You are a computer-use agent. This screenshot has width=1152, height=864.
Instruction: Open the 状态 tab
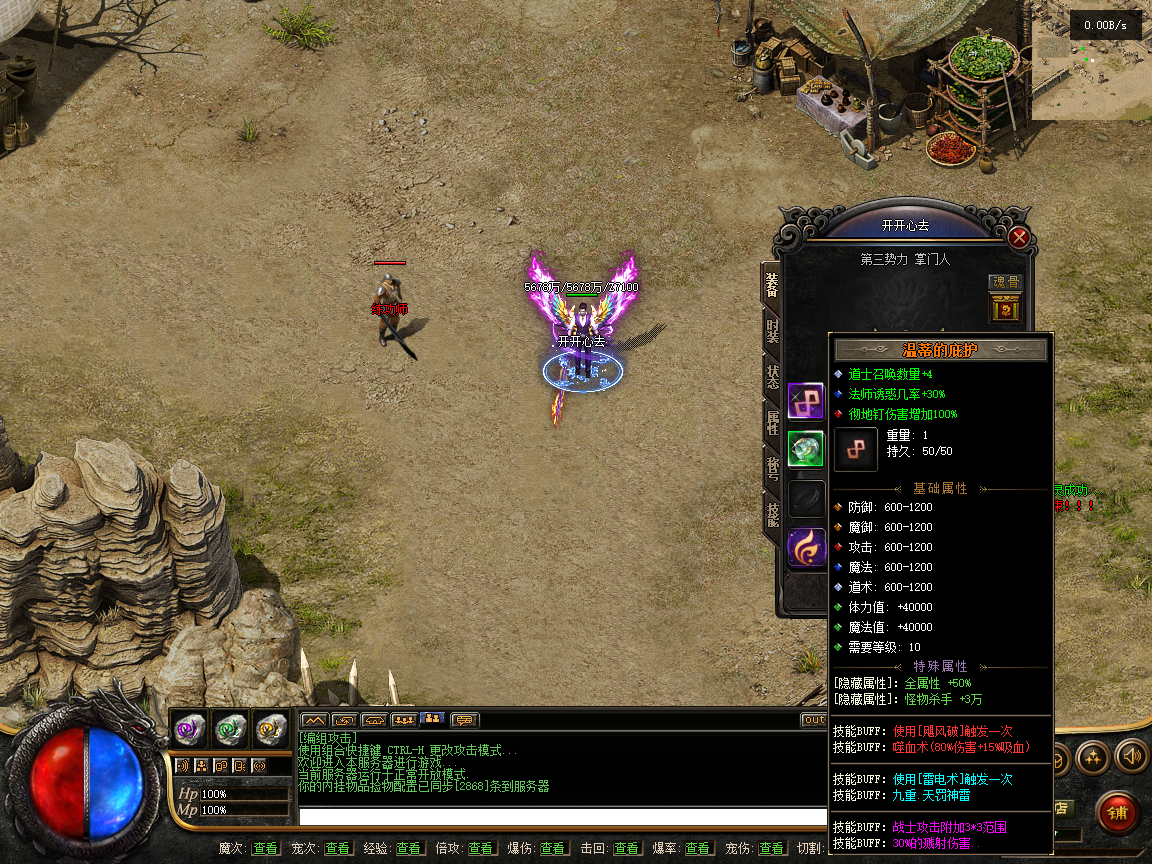[x=772, y=377]
